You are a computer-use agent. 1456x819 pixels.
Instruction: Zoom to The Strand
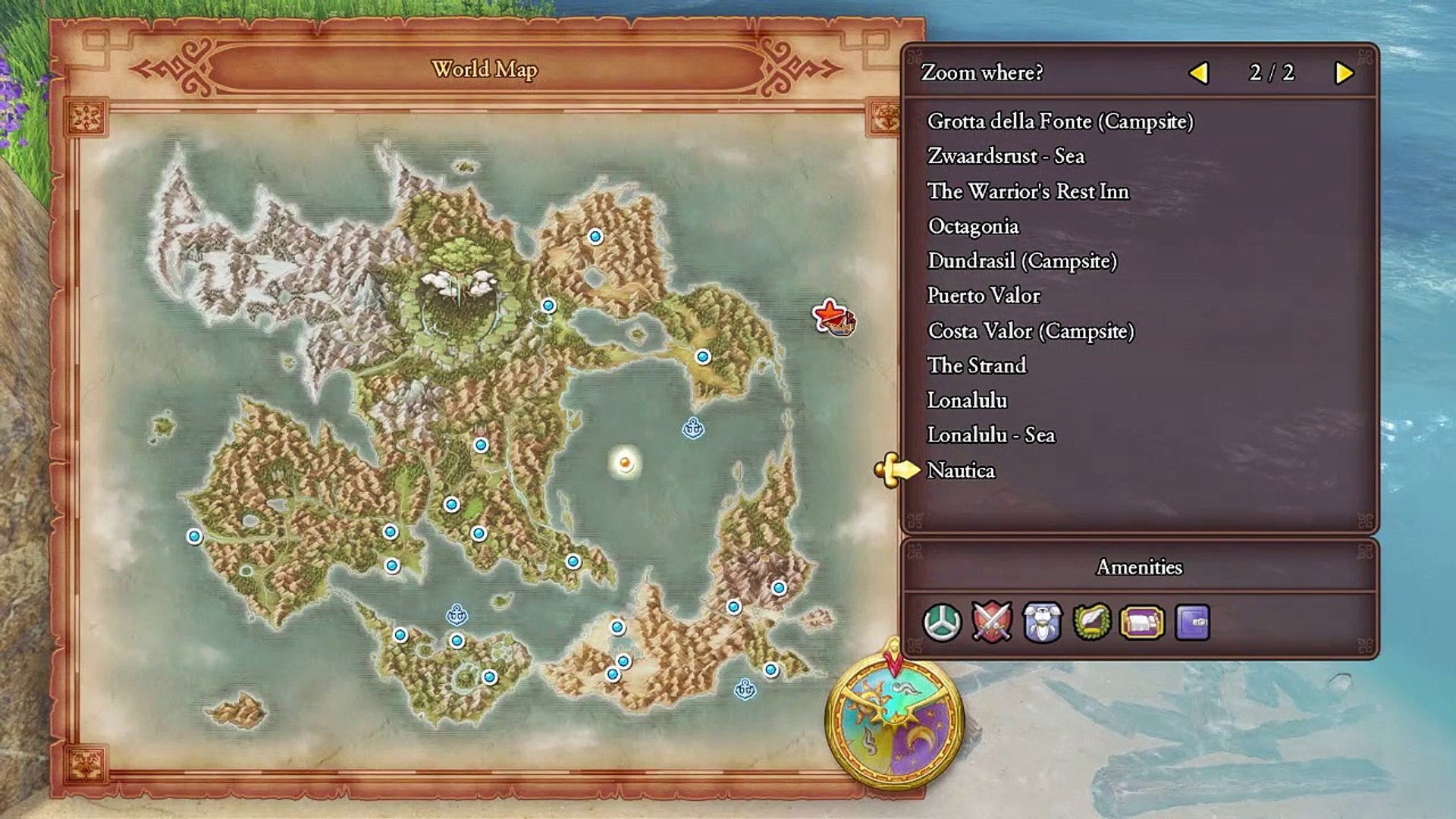point(977,366)
